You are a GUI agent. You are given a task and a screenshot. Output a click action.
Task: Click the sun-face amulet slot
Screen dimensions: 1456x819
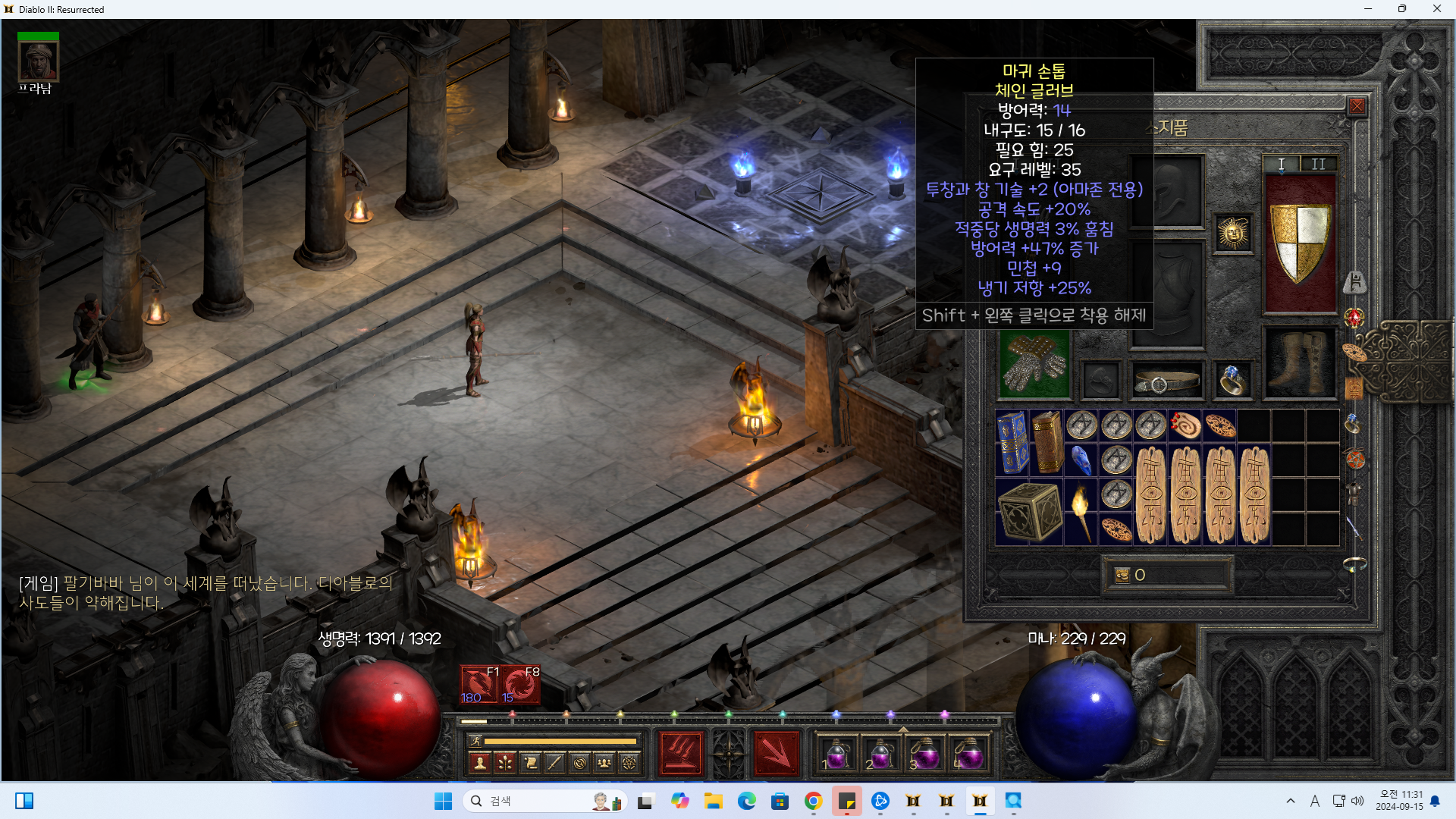click(1233, 234)
